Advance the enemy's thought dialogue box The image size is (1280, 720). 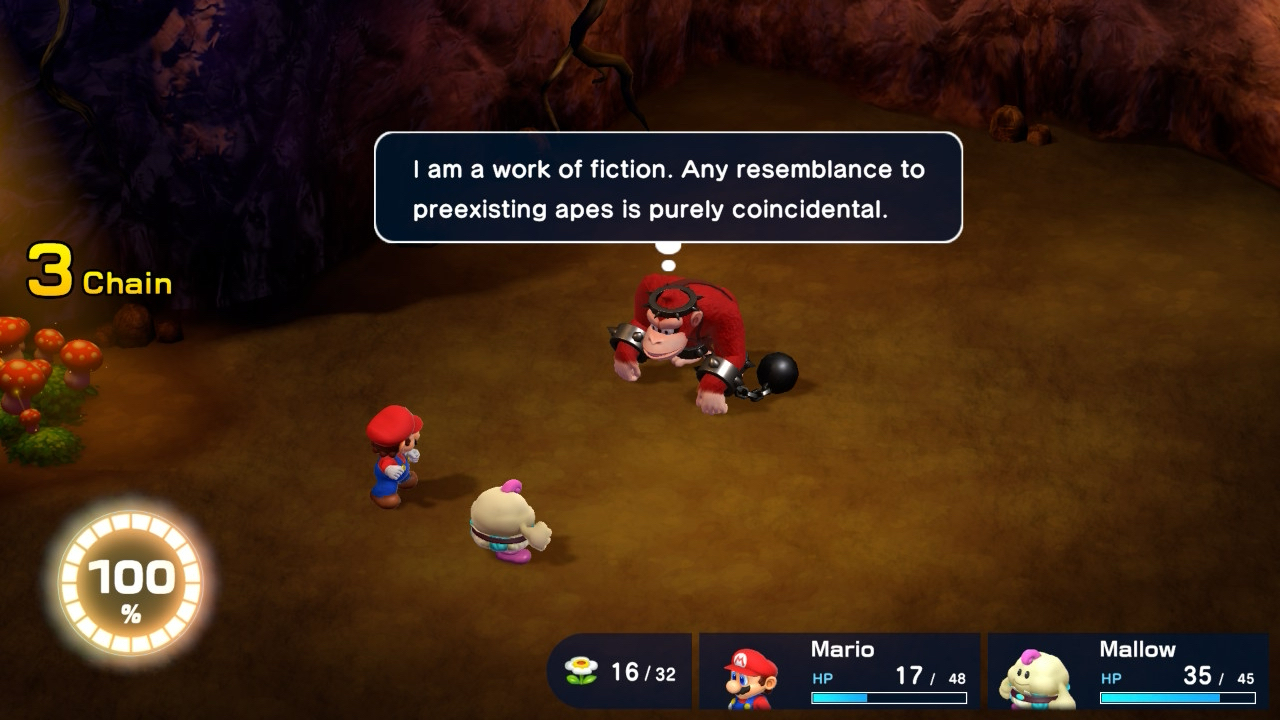(x=668, y=187)
